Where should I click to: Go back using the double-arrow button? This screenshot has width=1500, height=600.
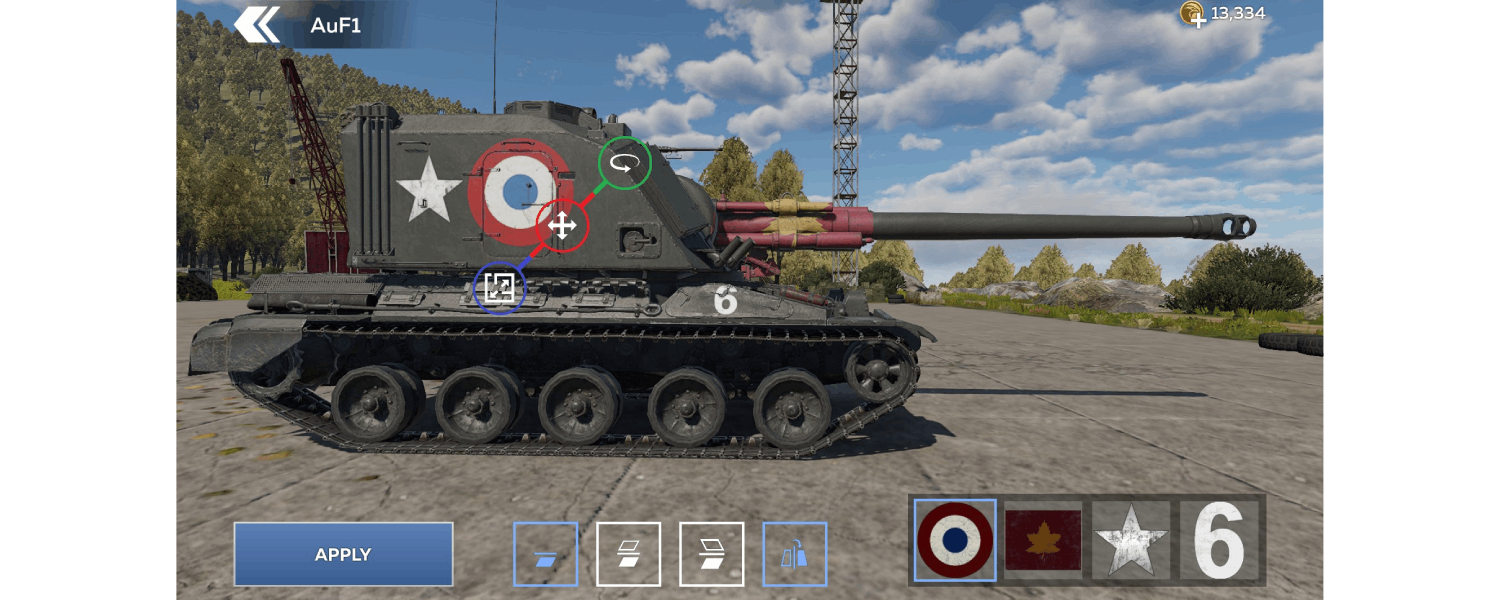click(x=257, y=25)
